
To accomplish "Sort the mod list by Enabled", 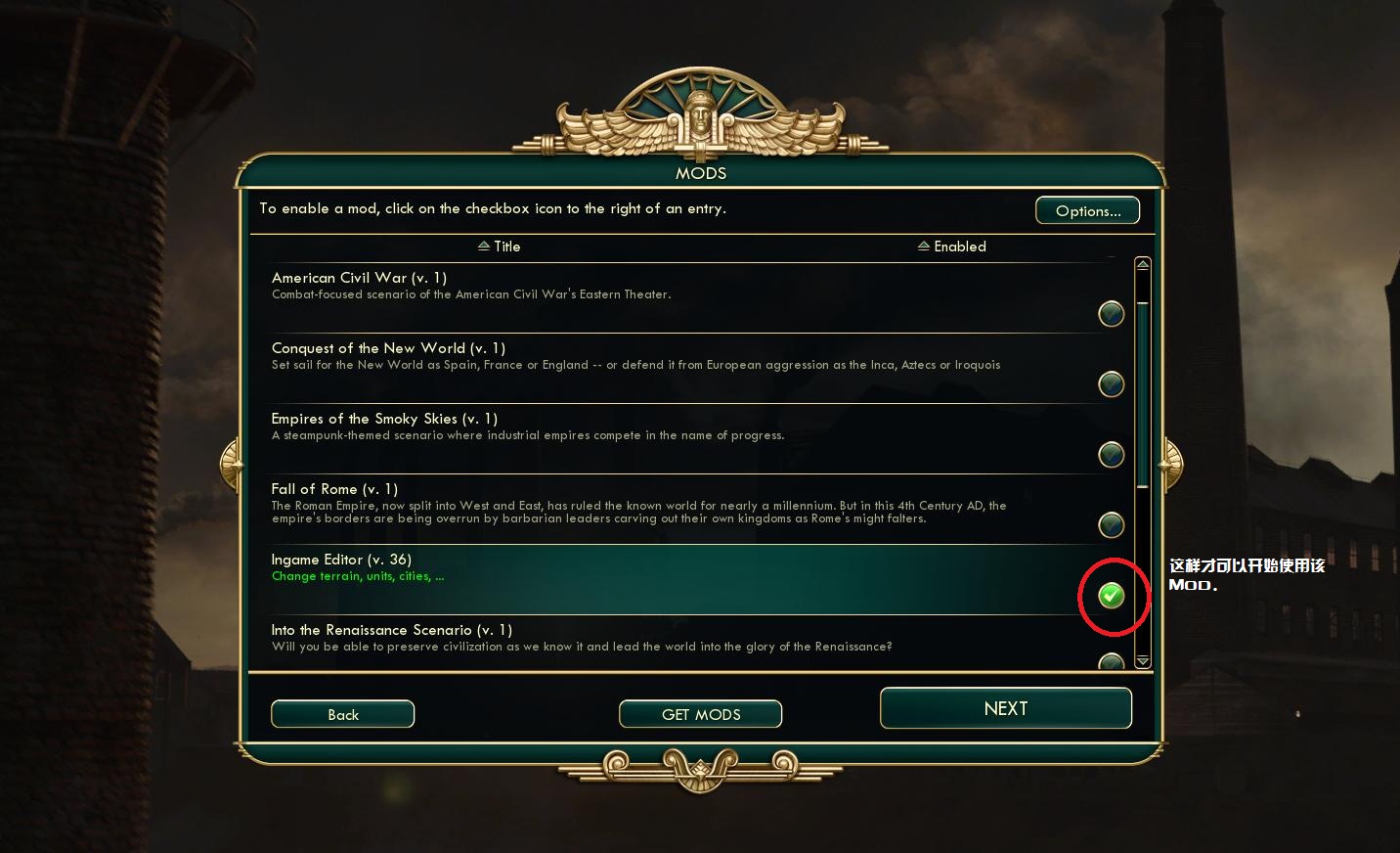I will 952,247.
